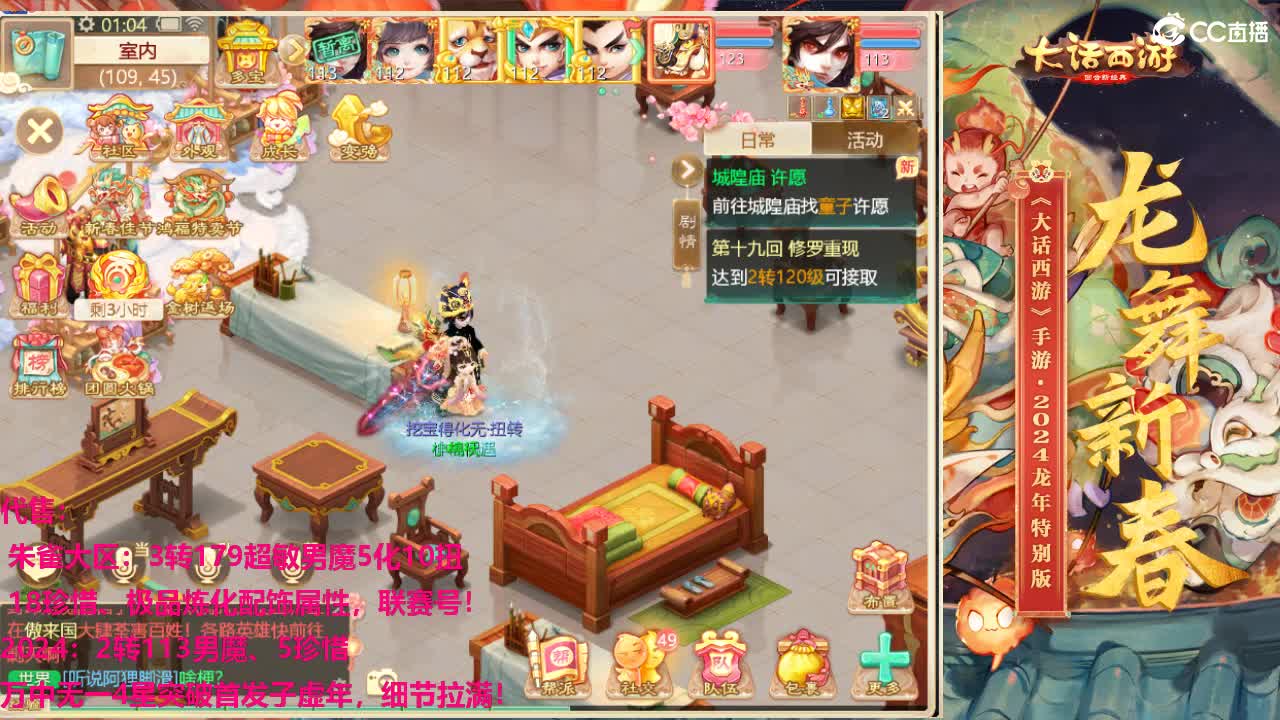1280x720 pixels.
Task: Open the 活动 events horn icon
Action: pos(38,202)
